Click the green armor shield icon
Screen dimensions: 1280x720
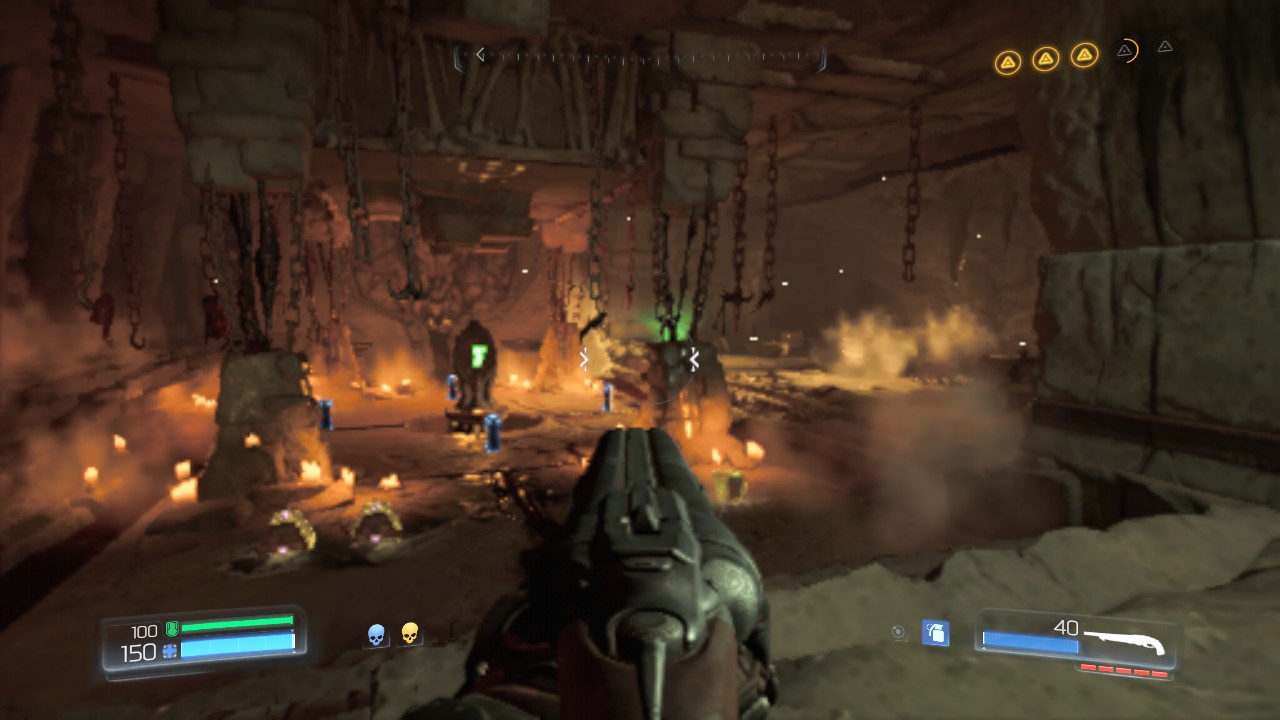(171, 630)
